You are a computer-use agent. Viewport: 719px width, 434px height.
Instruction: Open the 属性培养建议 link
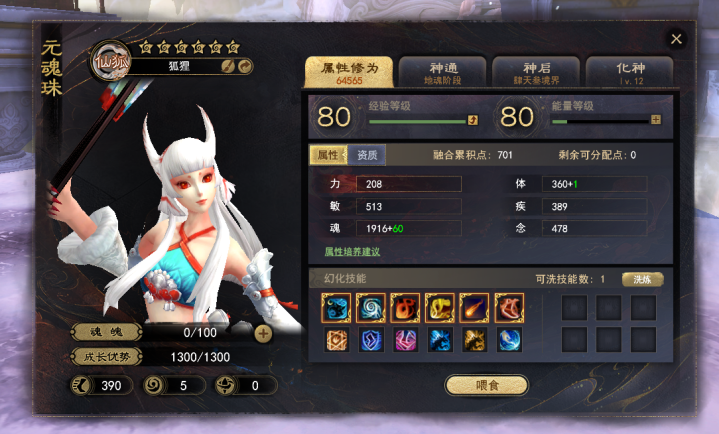click(x=351, y=252)
